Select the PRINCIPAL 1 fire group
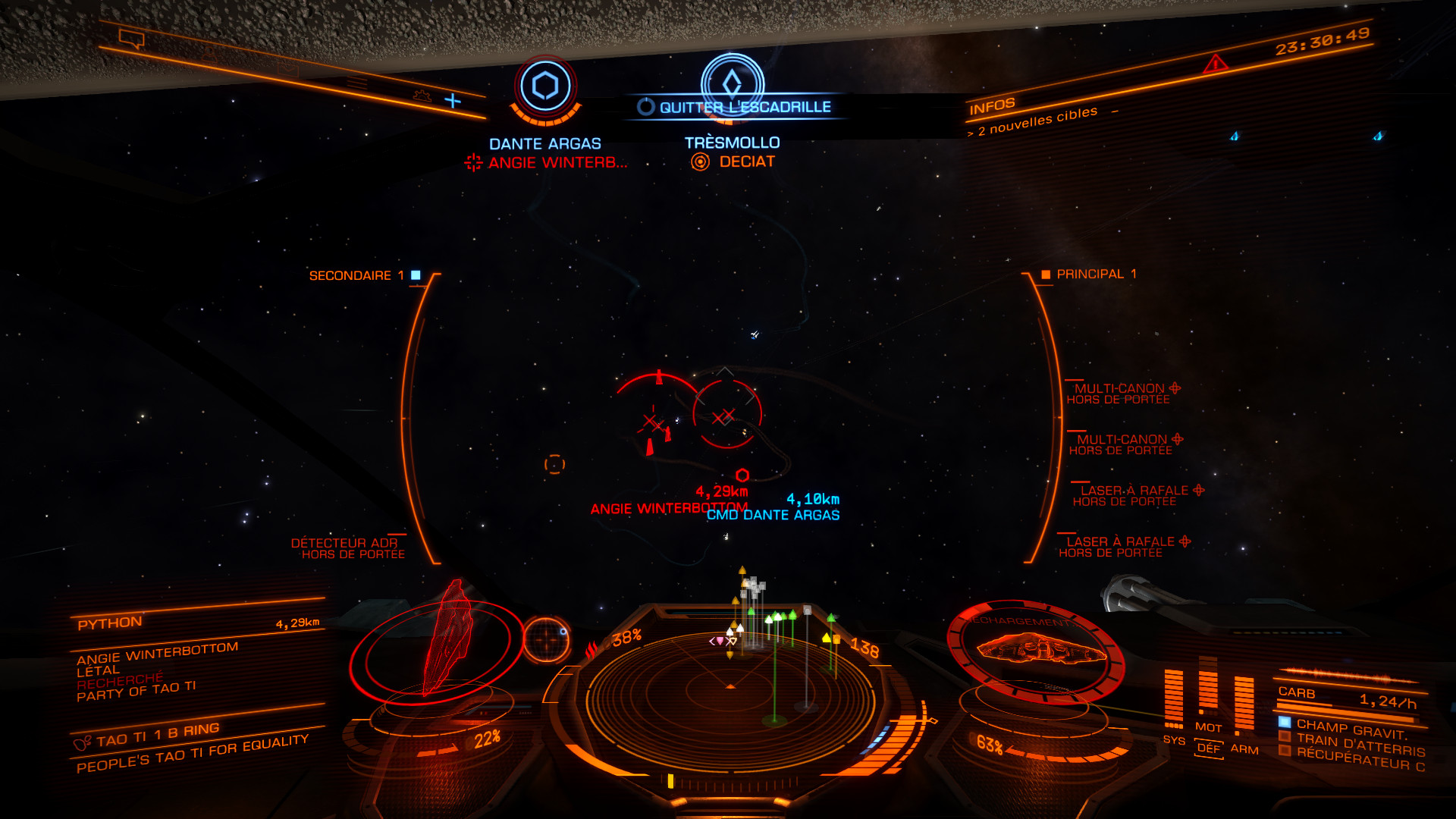Viewport: 1456px width, 819px height. click(x=1089, y=274)
